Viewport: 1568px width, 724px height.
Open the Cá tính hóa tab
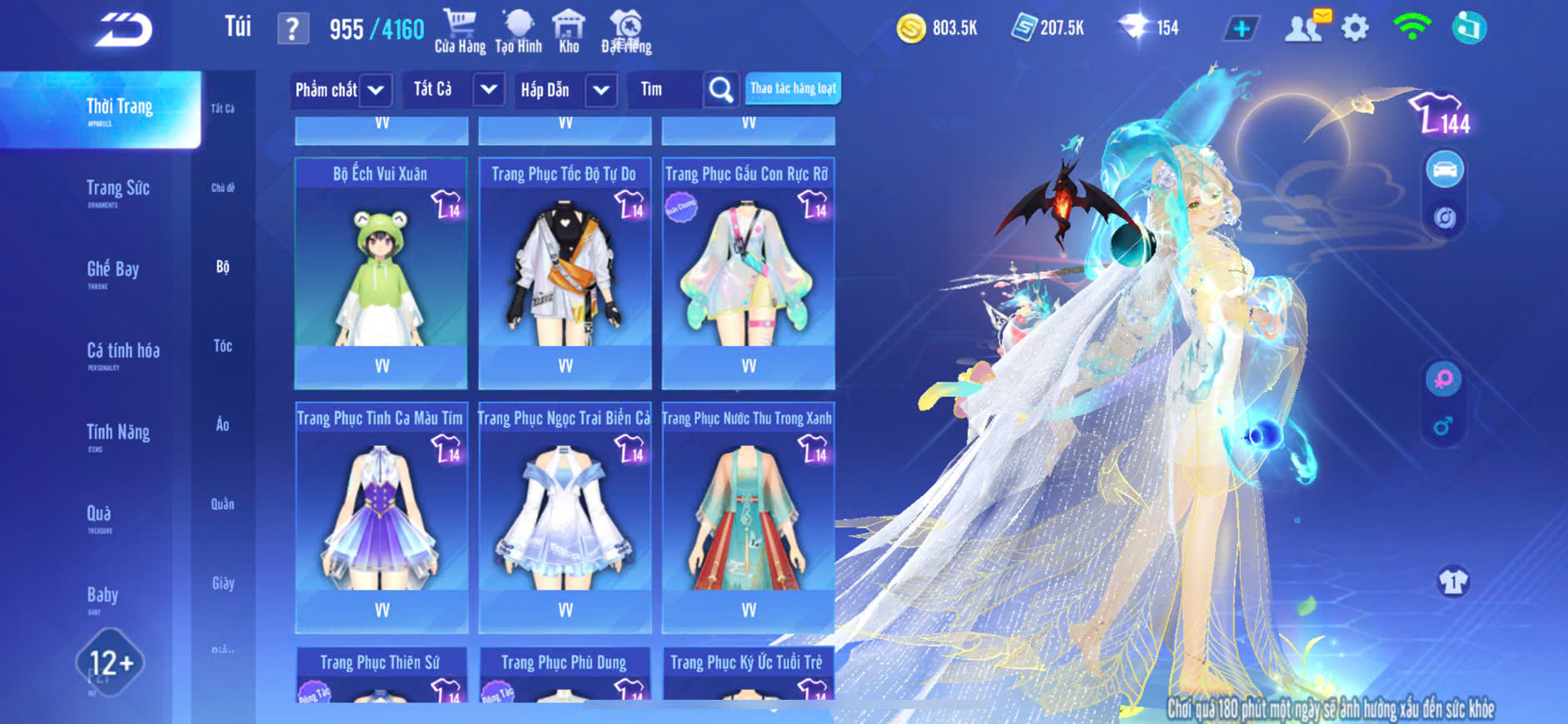click(123, 352)
